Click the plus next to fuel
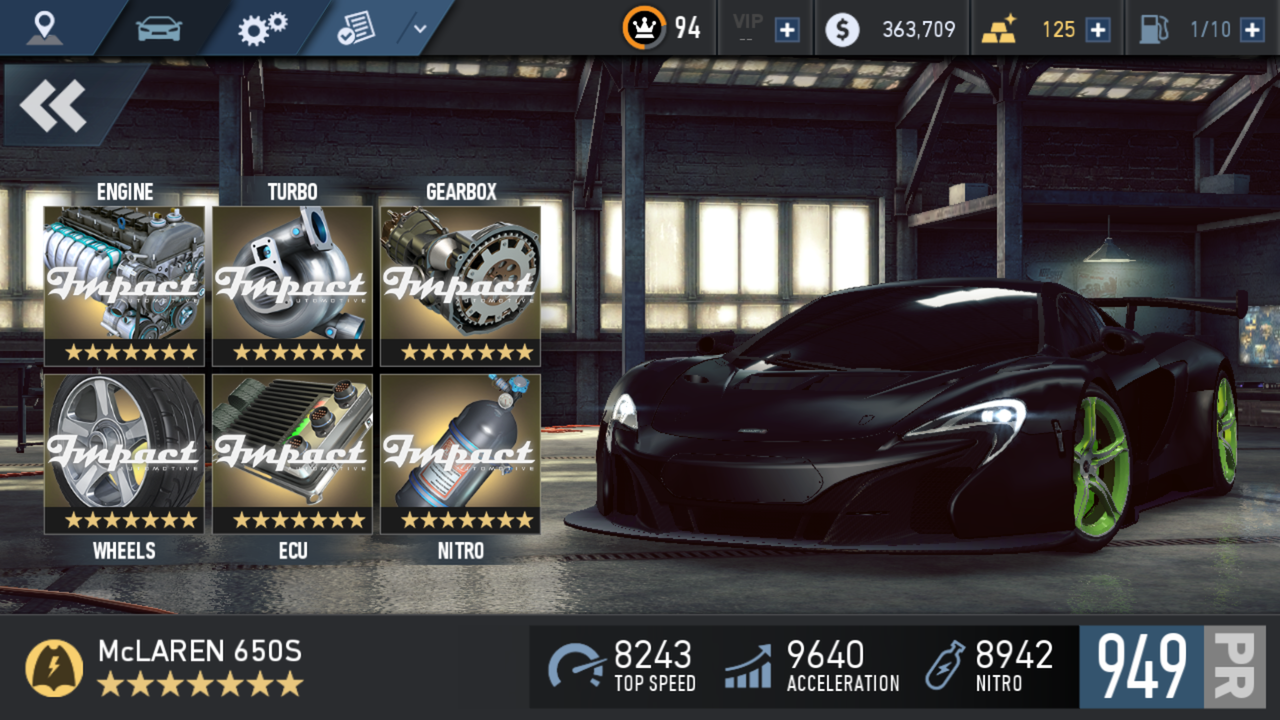This screenshot has height=720, width=1280. 1253,28
